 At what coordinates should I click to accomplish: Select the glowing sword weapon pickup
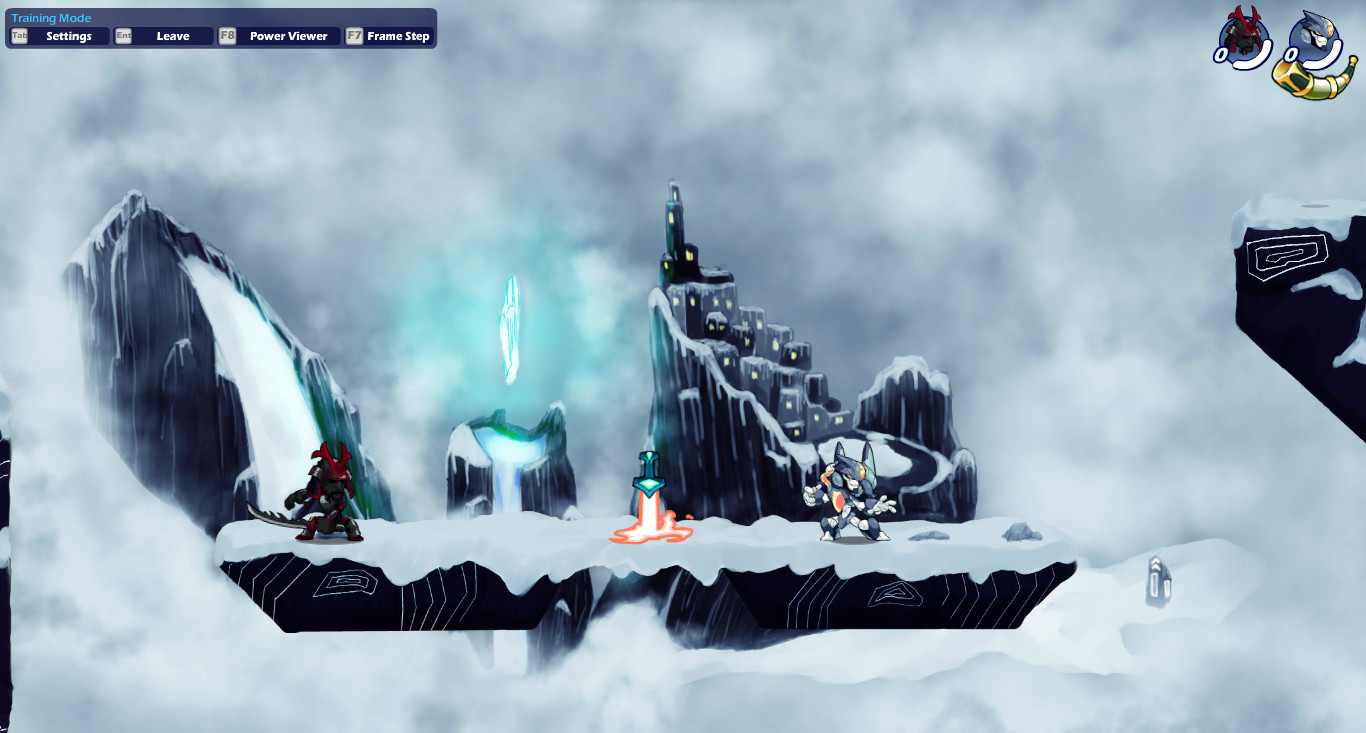pos(648,490)
